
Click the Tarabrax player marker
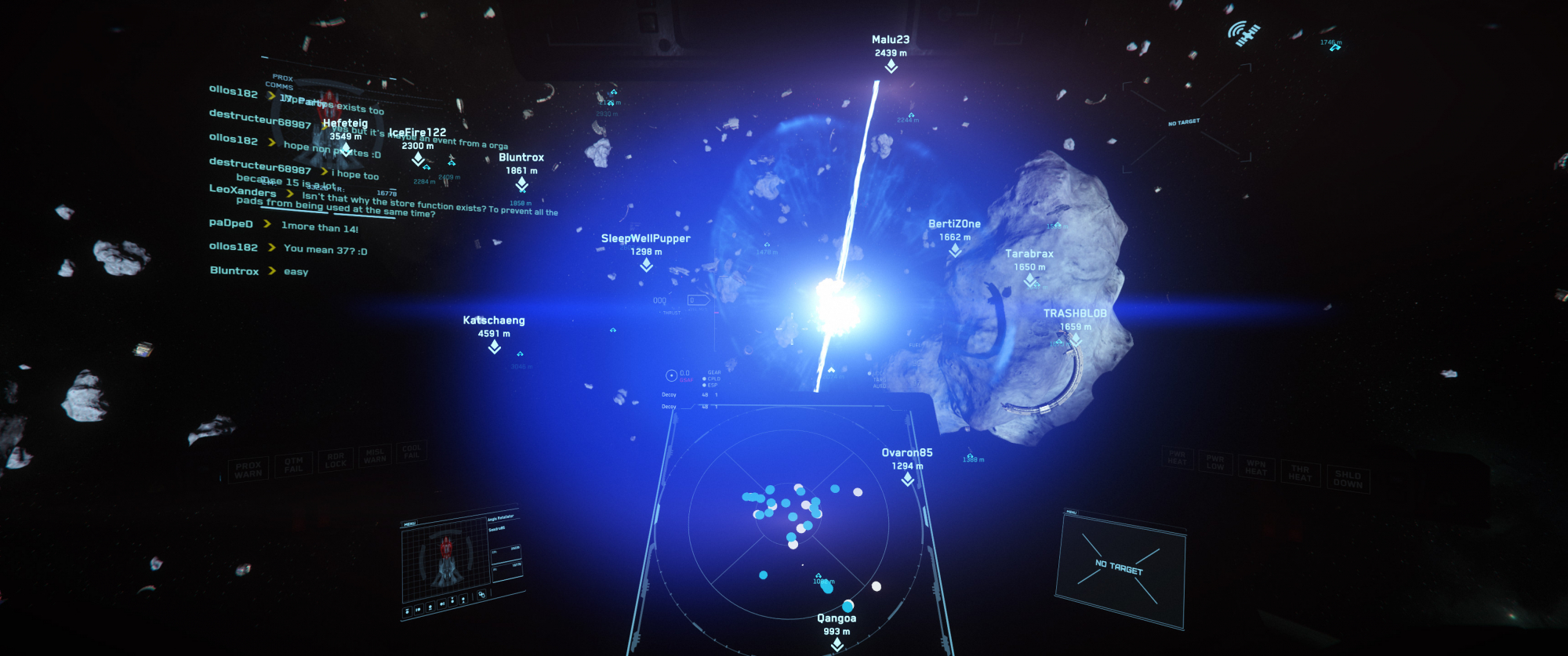click(1029, 280)
